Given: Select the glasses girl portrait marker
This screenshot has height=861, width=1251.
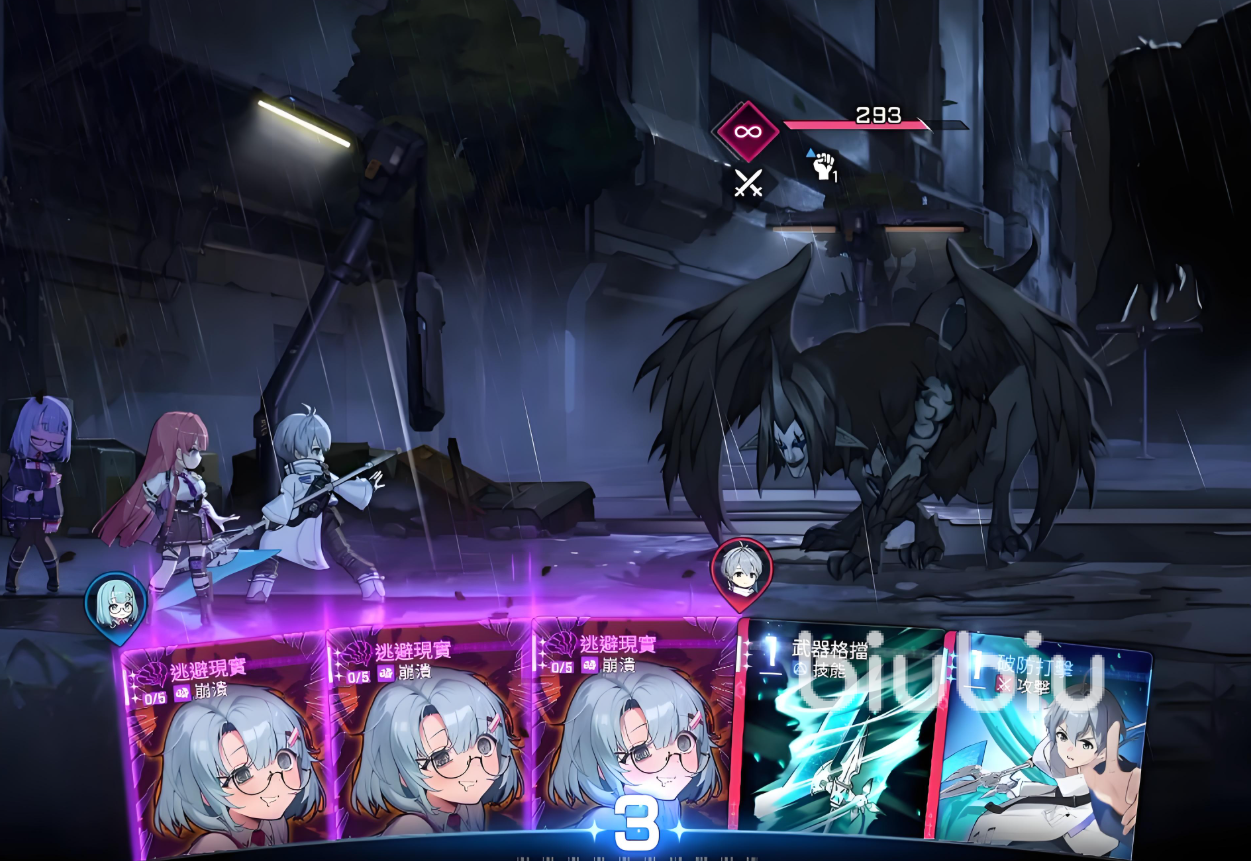Looking at the screenshot, I should pos(116,603).
